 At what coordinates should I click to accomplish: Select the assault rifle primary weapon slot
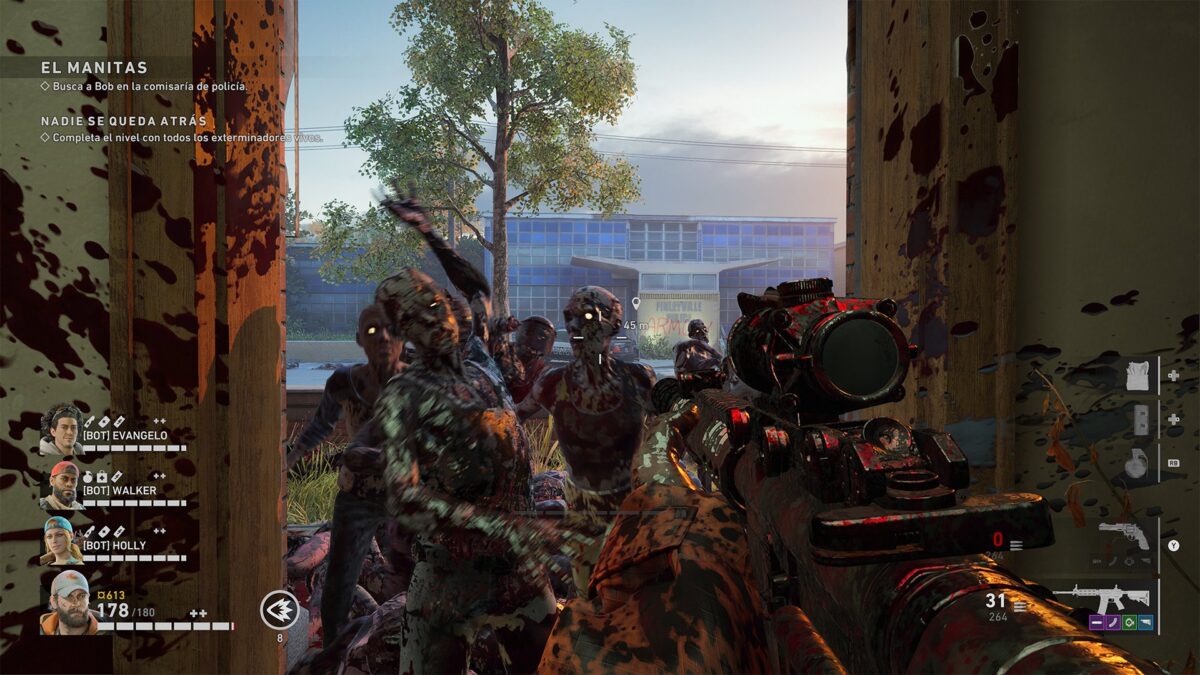click(x=1110, y=598)
